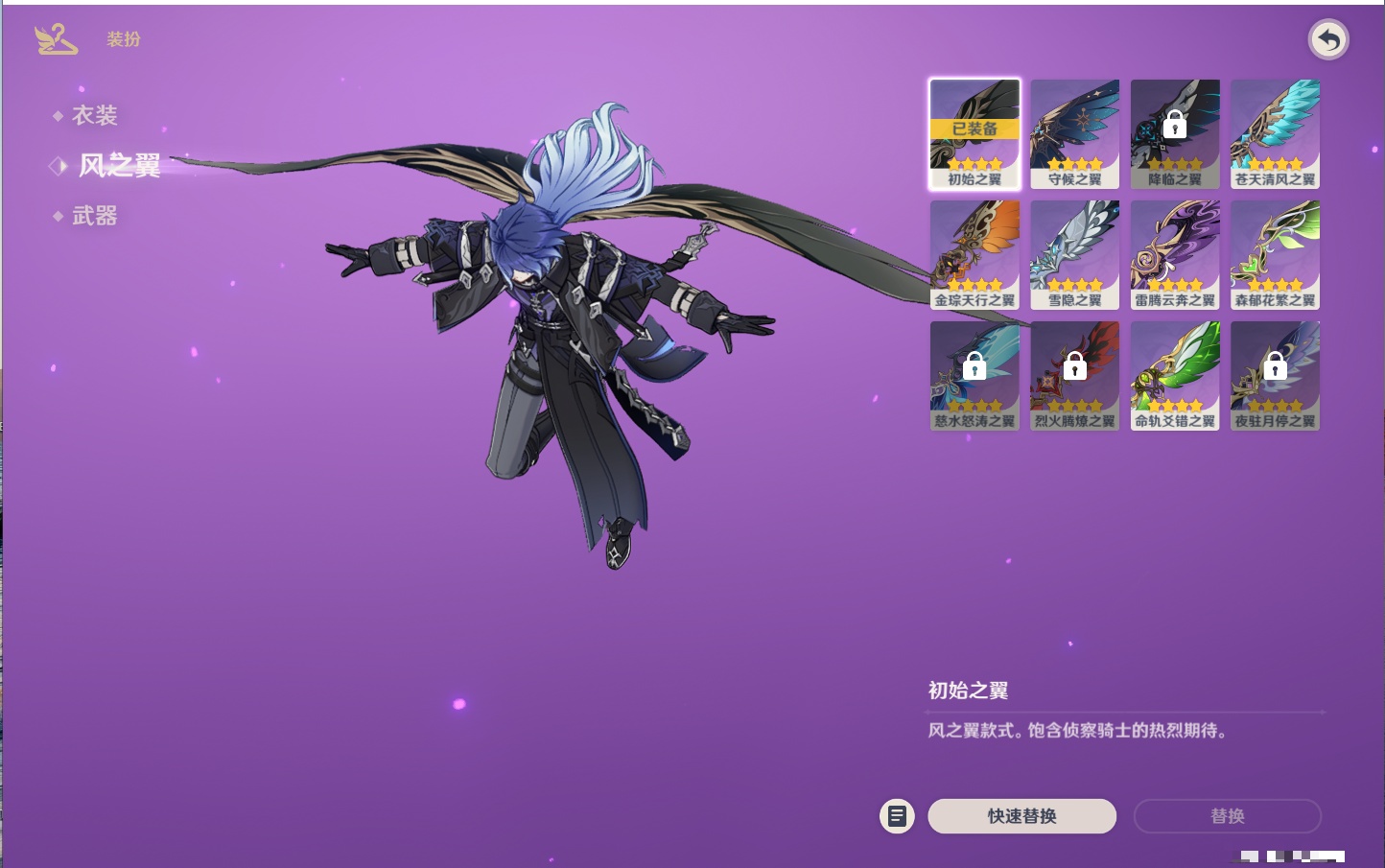Choose the green 森郁花繁之翼 glider

[1275, 255]
